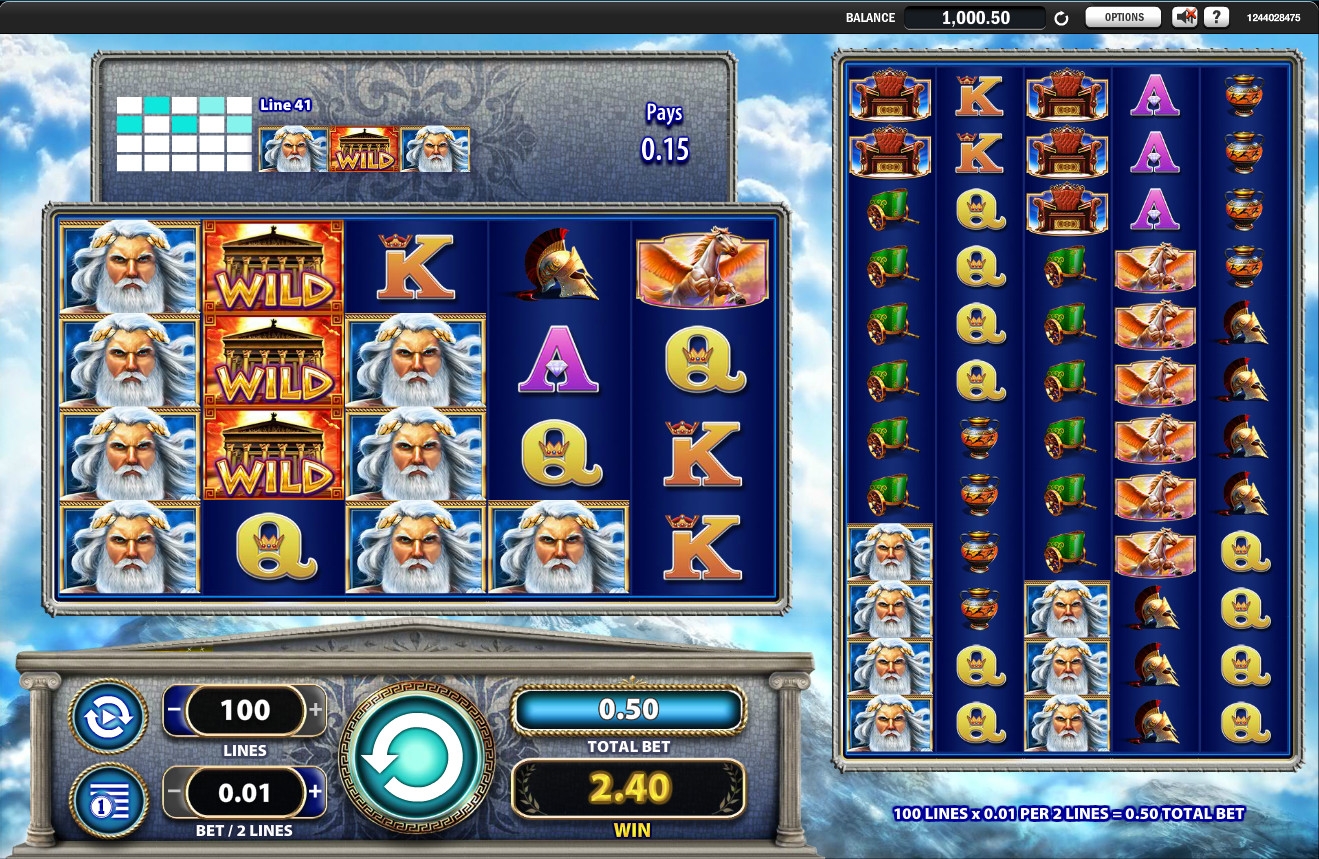Start autoplay with the circular play icon
This screenshot has width=1319, height=859.
[x=108, y=718]
